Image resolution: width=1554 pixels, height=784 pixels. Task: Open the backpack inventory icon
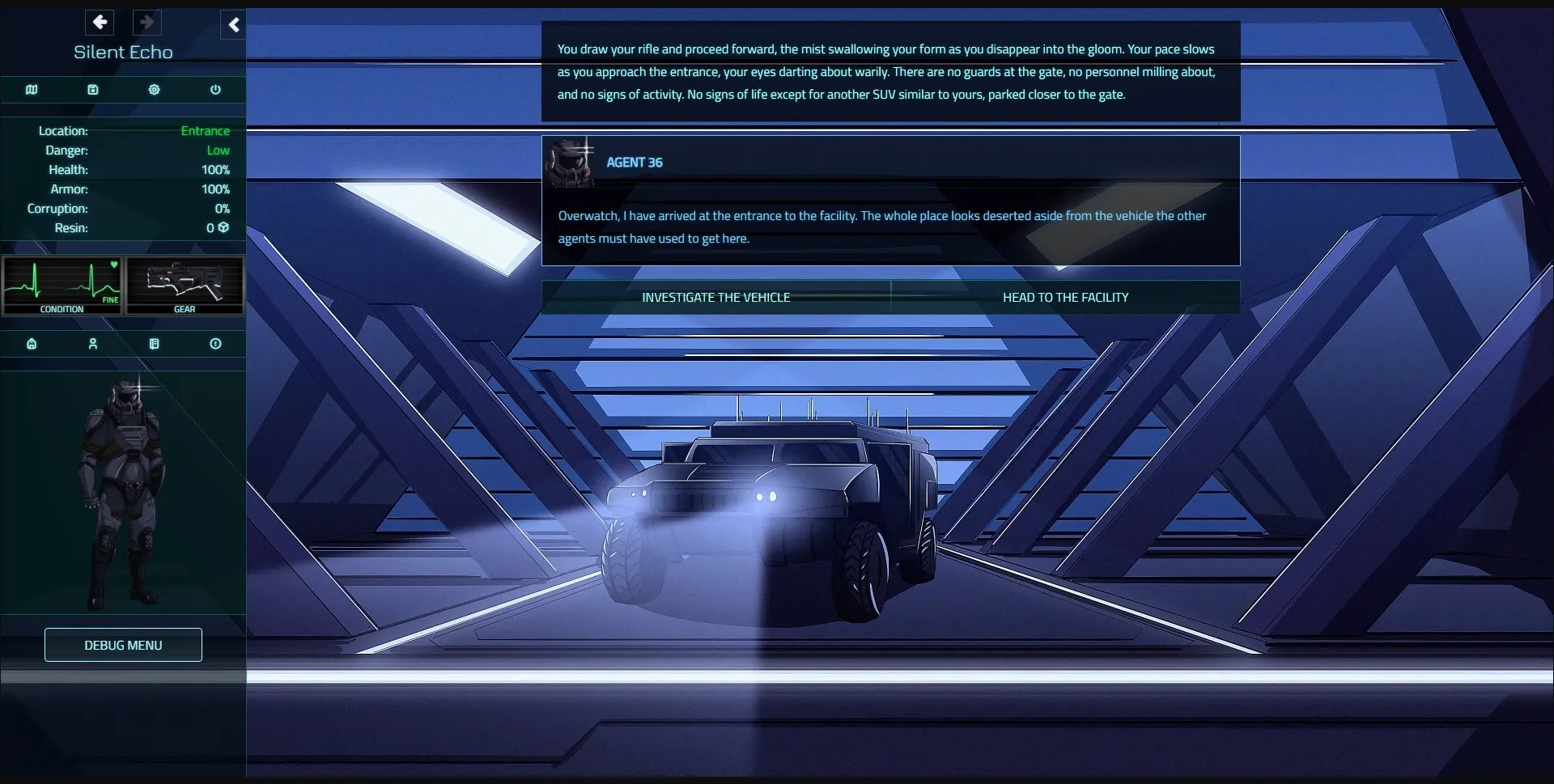pos(31,343)
